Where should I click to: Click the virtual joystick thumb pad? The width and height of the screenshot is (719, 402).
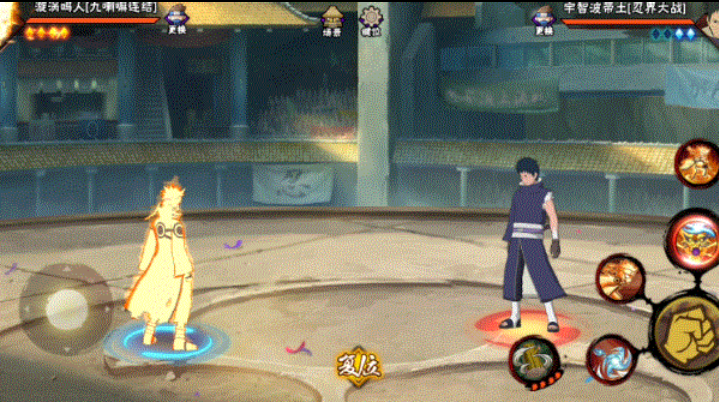pos(66,305)
